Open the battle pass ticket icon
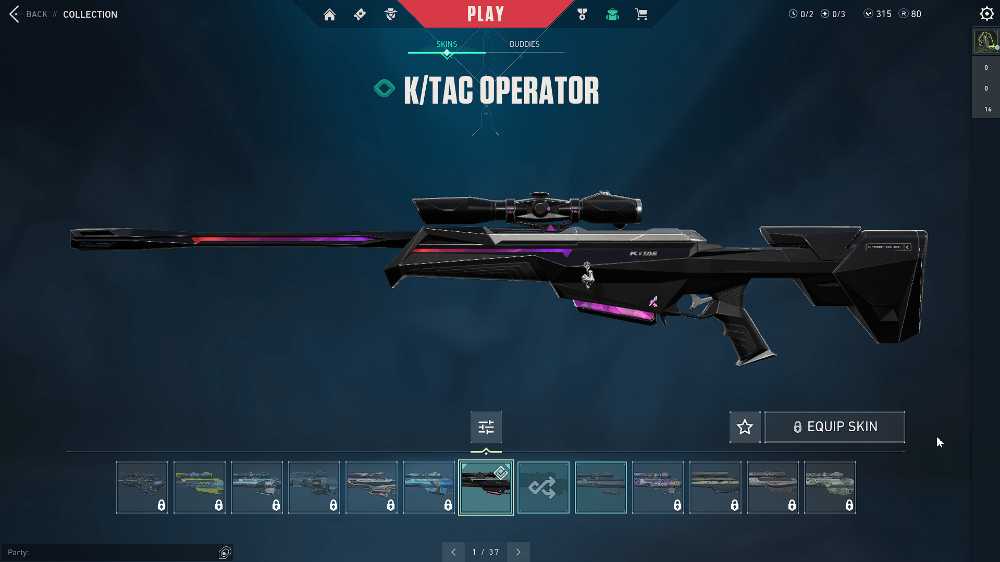The width and height of the screenshot is (1000, 562). [360, 14]
